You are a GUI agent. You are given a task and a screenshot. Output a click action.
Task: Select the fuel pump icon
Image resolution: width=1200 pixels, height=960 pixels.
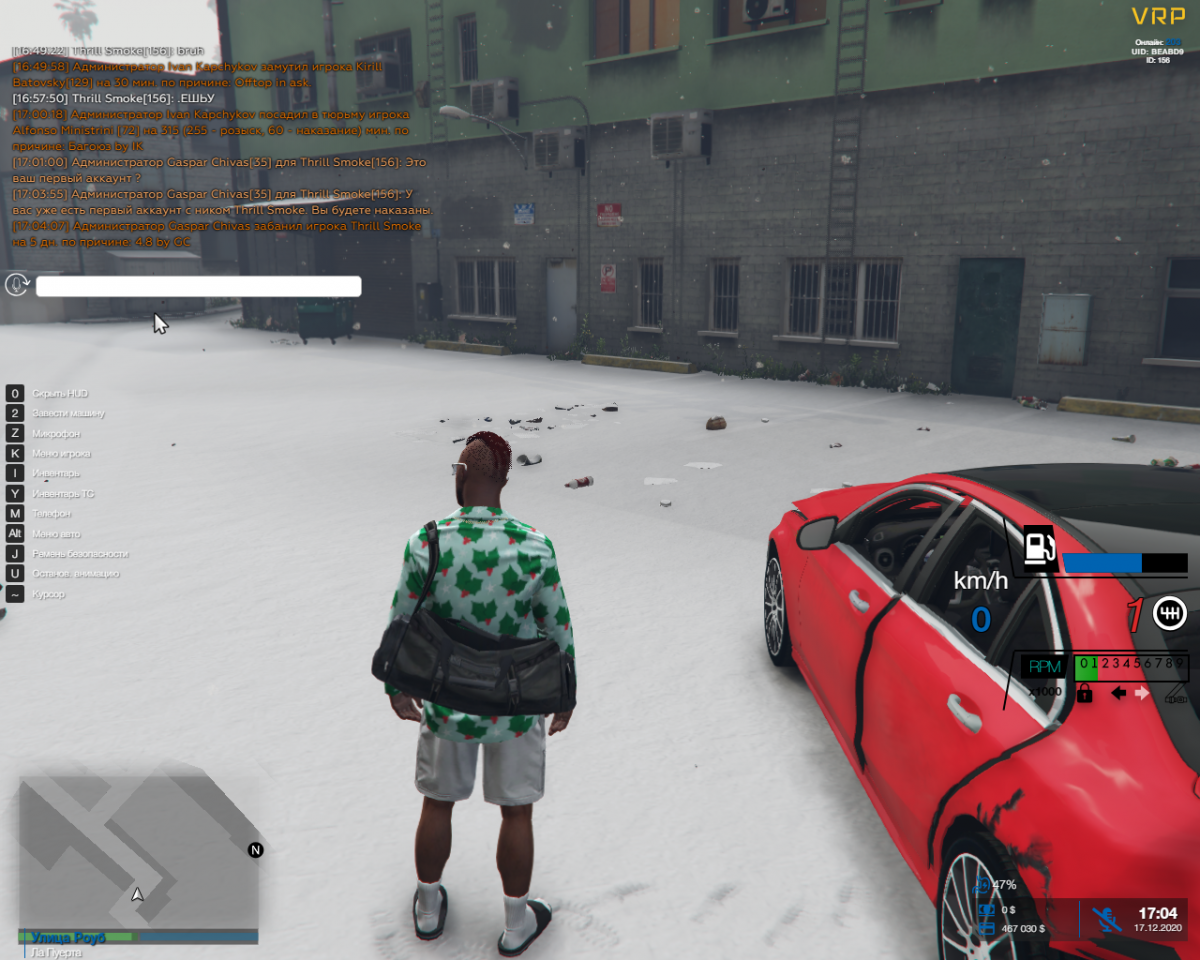[x=1039, y=547]
